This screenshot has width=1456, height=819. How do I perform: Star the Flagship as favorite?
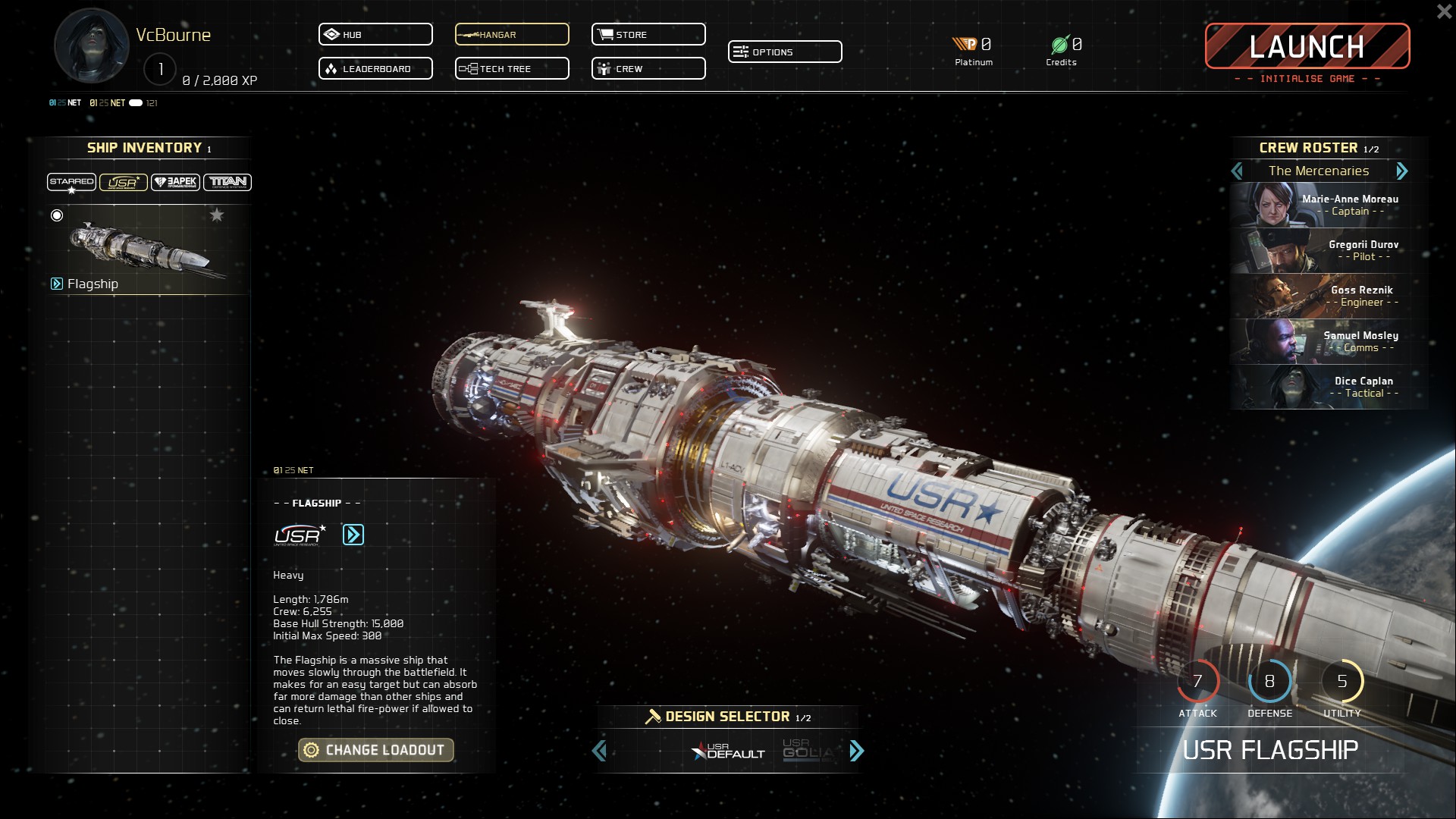217,215
